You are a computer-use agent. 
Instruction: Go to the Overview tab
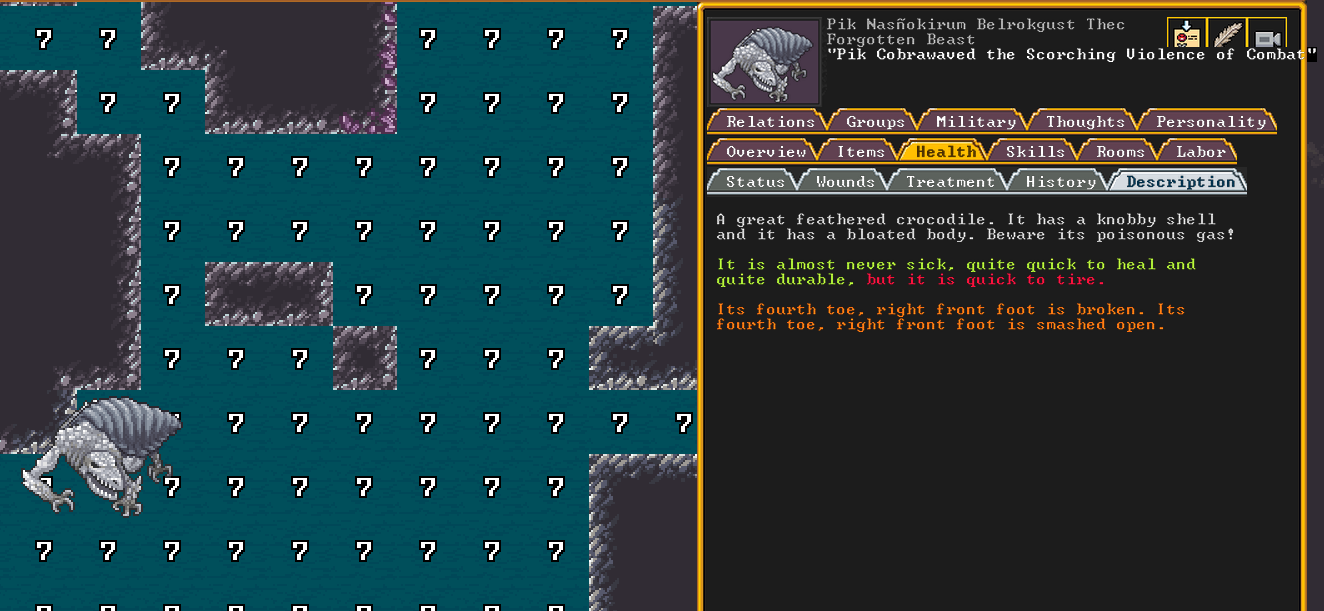point(765,151)
